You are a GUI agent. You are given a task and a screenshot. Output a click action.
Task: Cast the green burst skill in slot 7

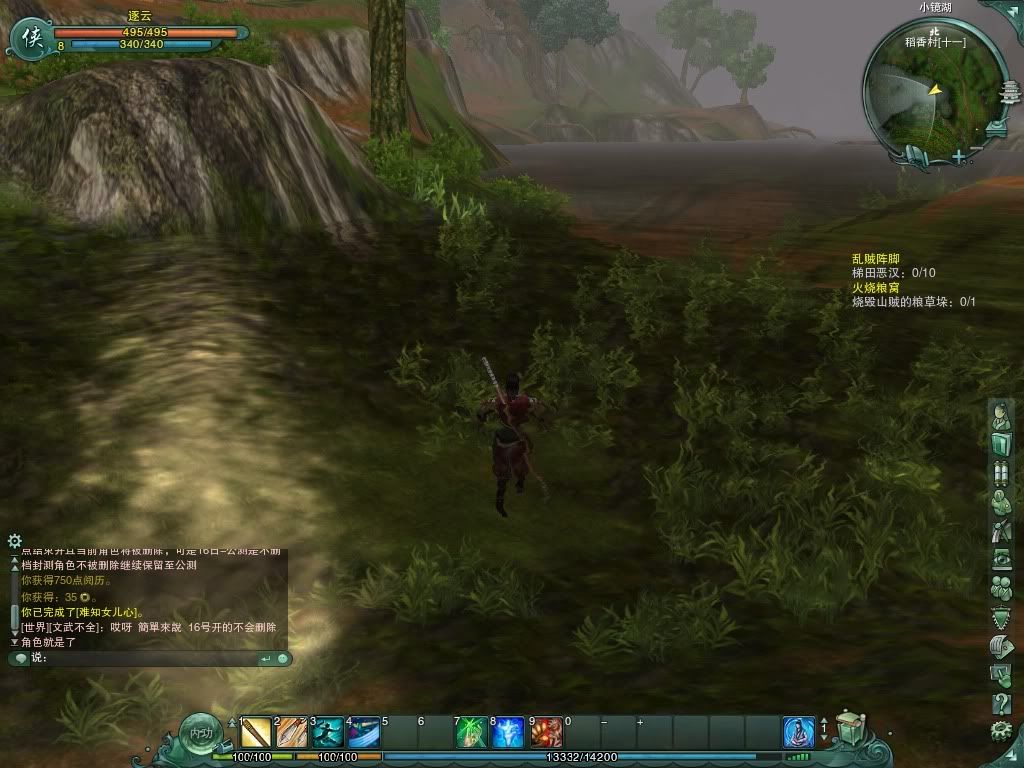coord(472,733)
